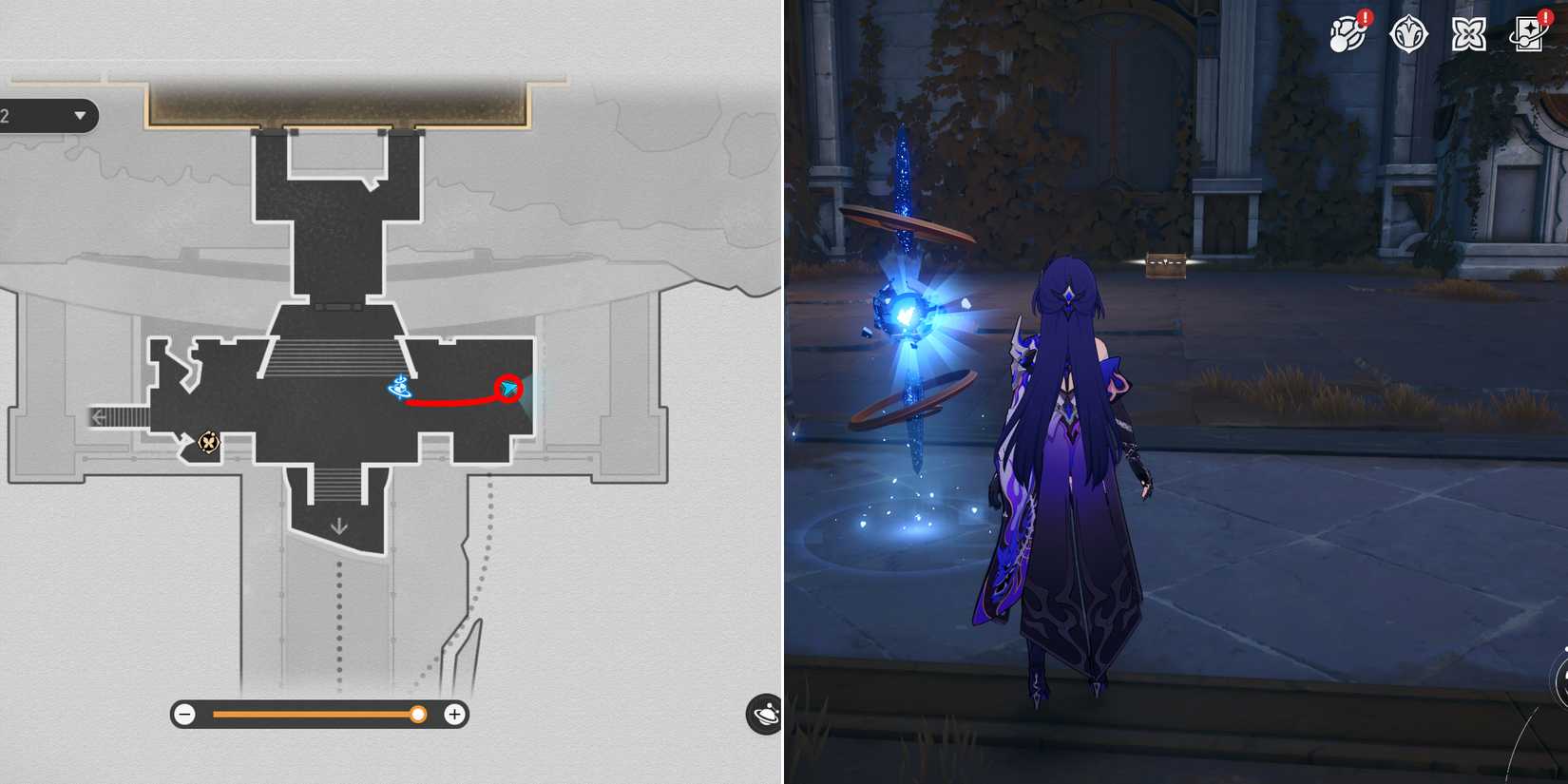This screenshot has width=1568, height=784.
Task: Click the red notification badge on the Warp icon
Action: pos(1546,19)
